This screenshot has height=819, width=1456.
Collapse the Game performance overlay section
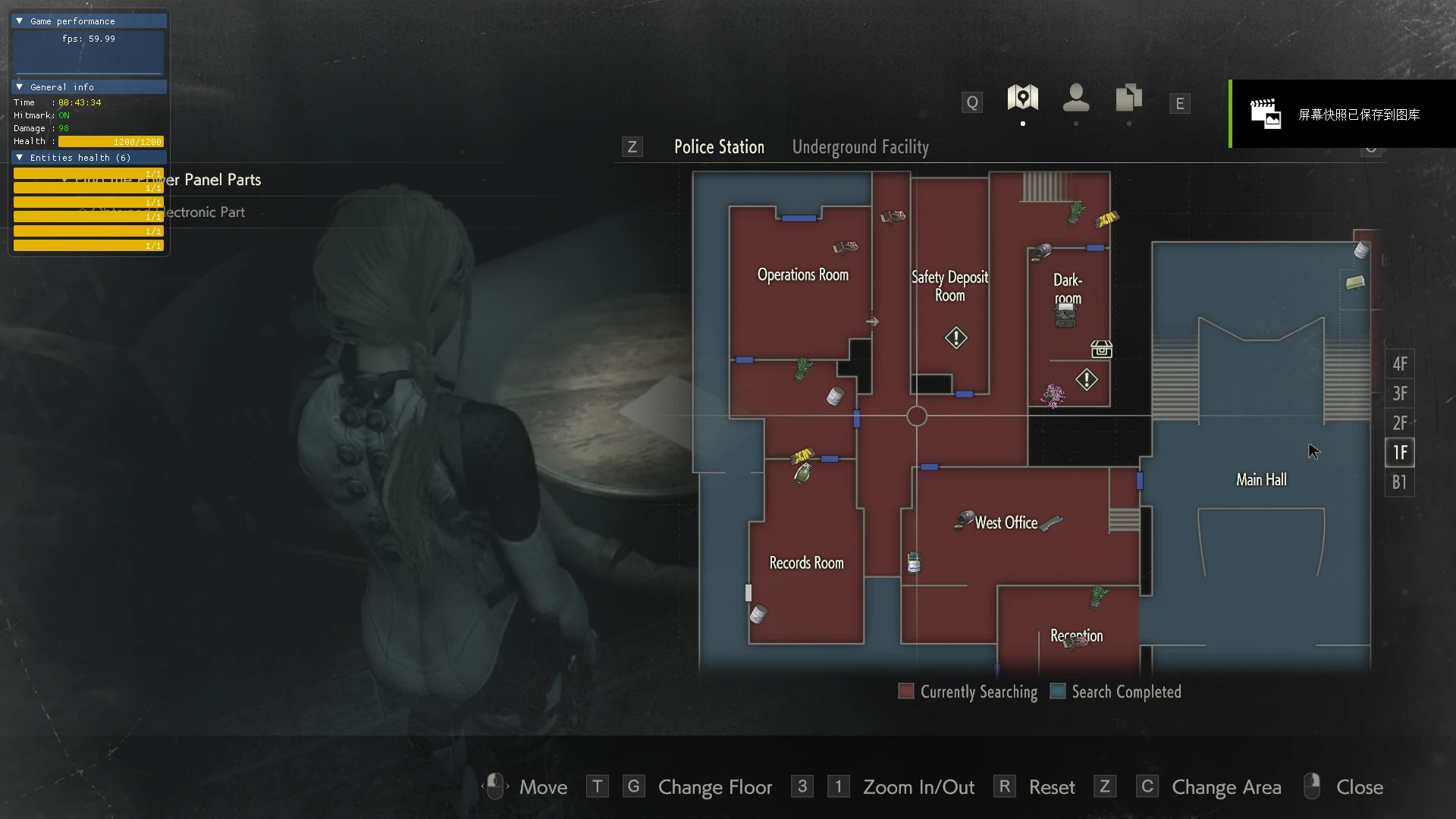20,21
